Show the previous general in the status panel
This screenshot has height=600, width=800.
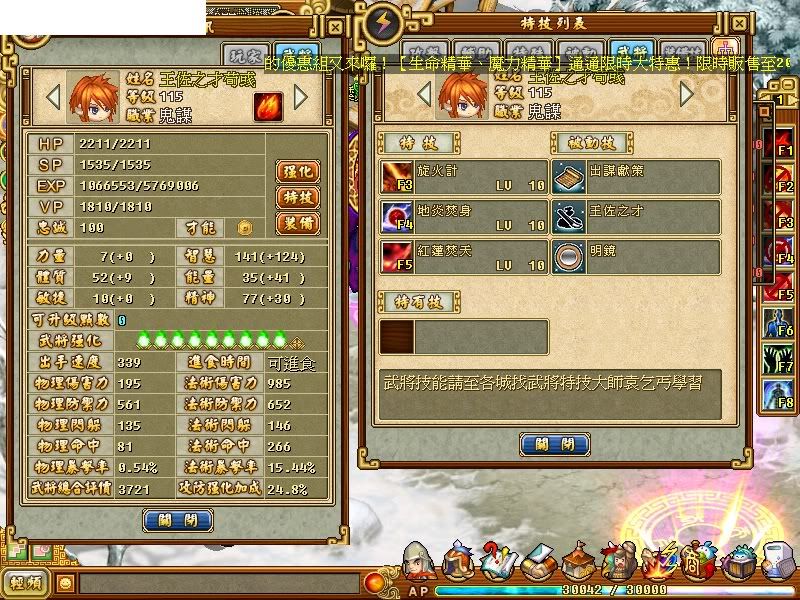coord(55,97)
